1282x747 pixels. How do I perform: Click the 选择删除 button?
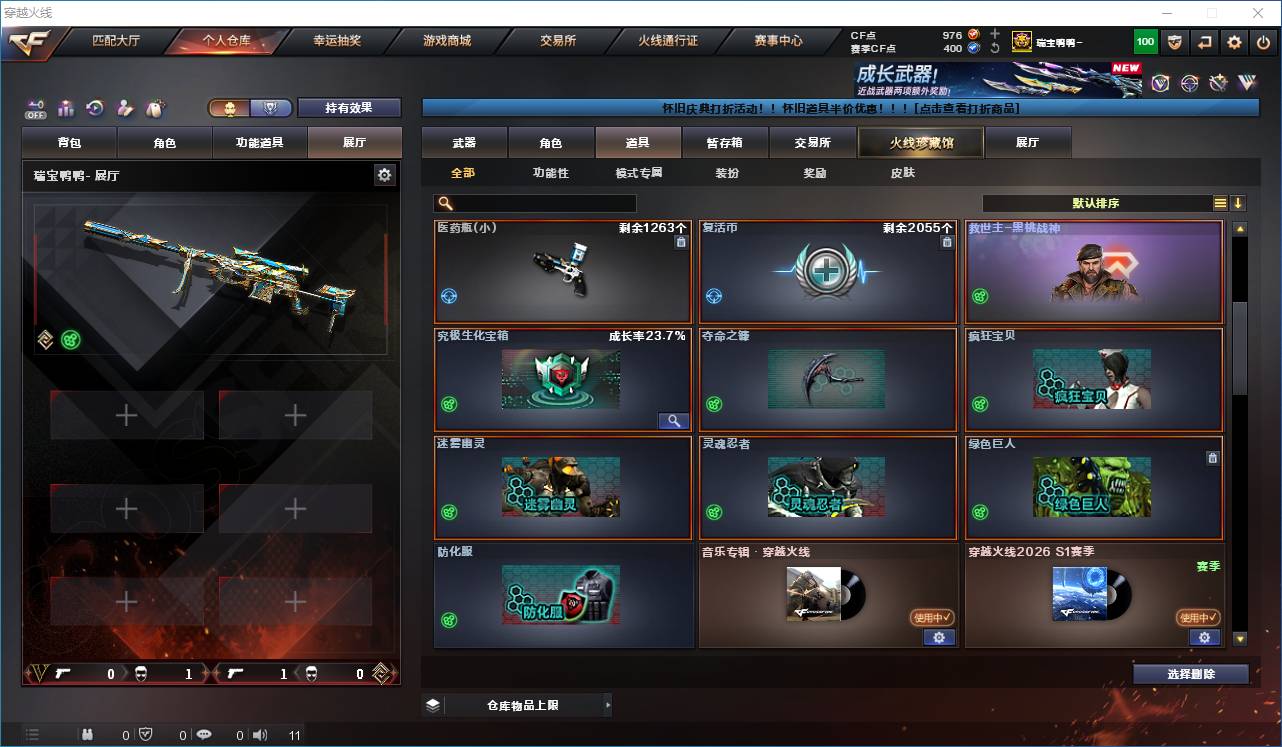pyautogui.click(x=1190, y=673)
